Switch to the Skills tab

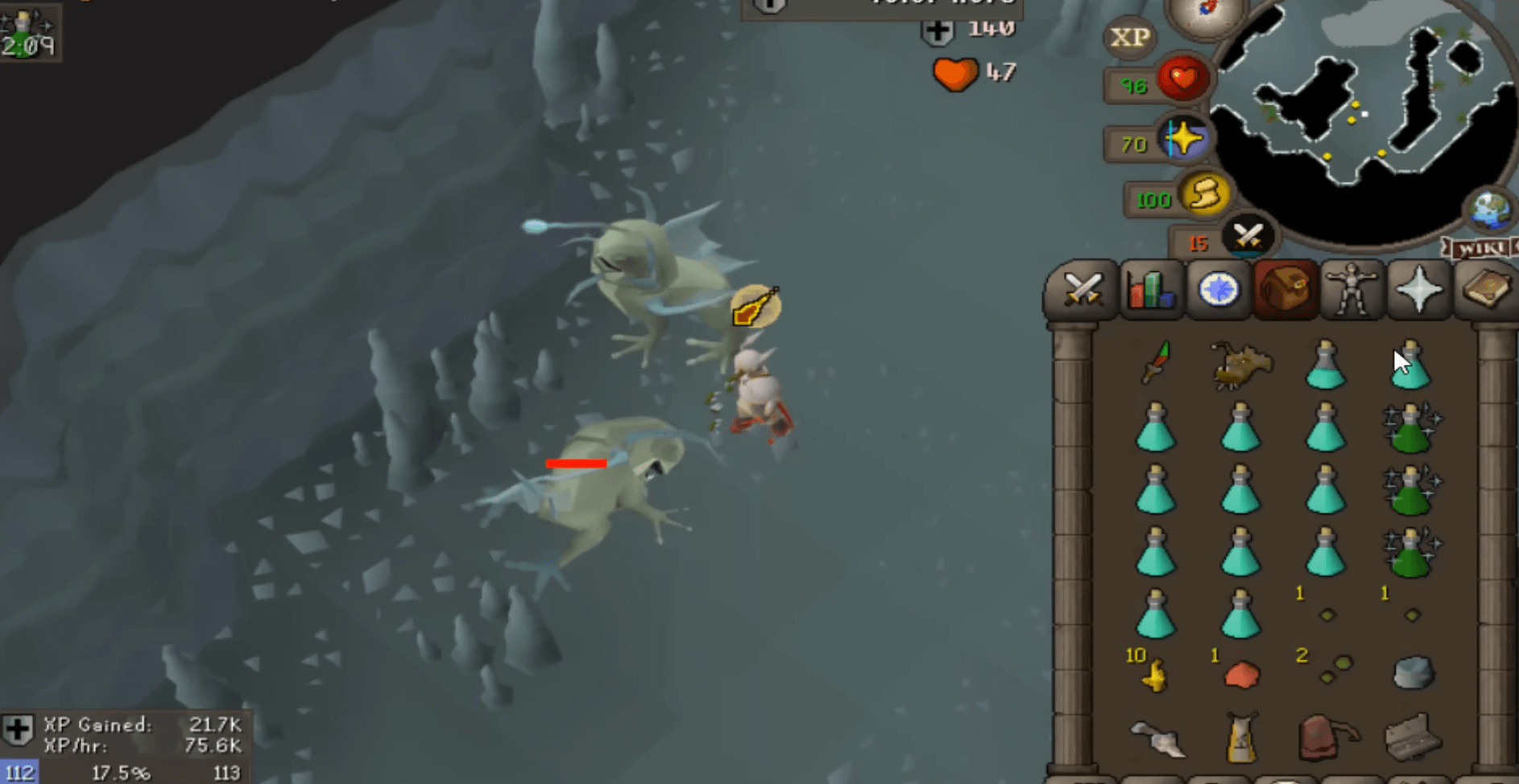tap(1150, 289)
